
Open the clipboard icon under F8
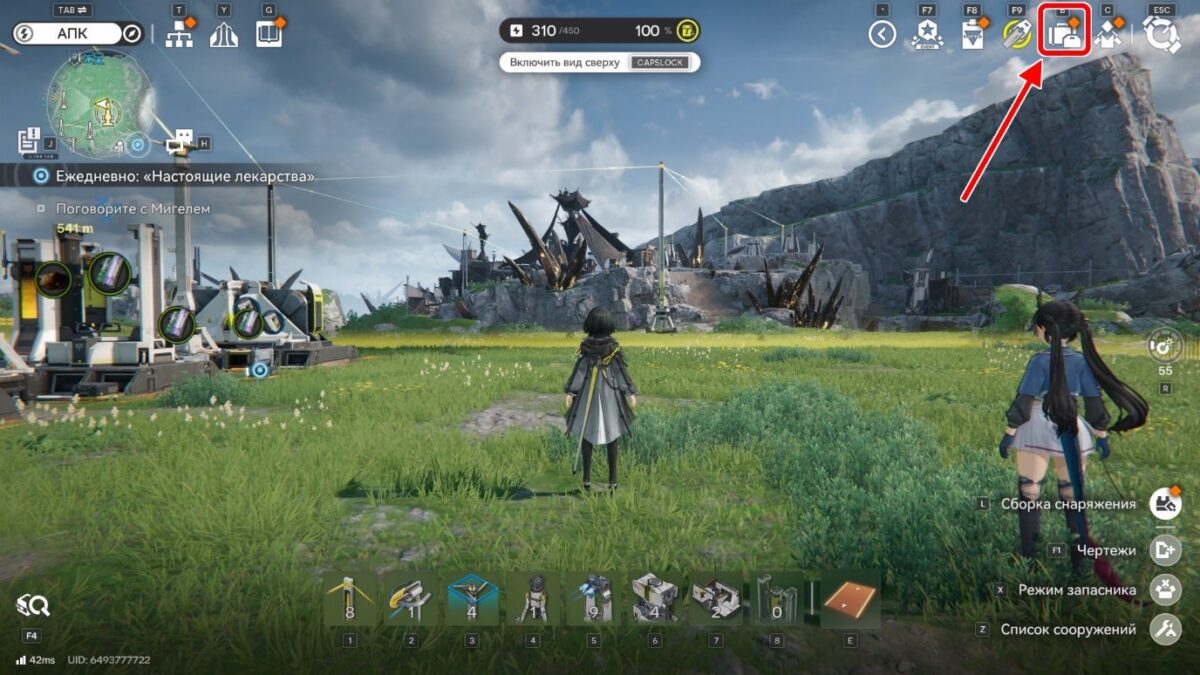pos(971,36)
